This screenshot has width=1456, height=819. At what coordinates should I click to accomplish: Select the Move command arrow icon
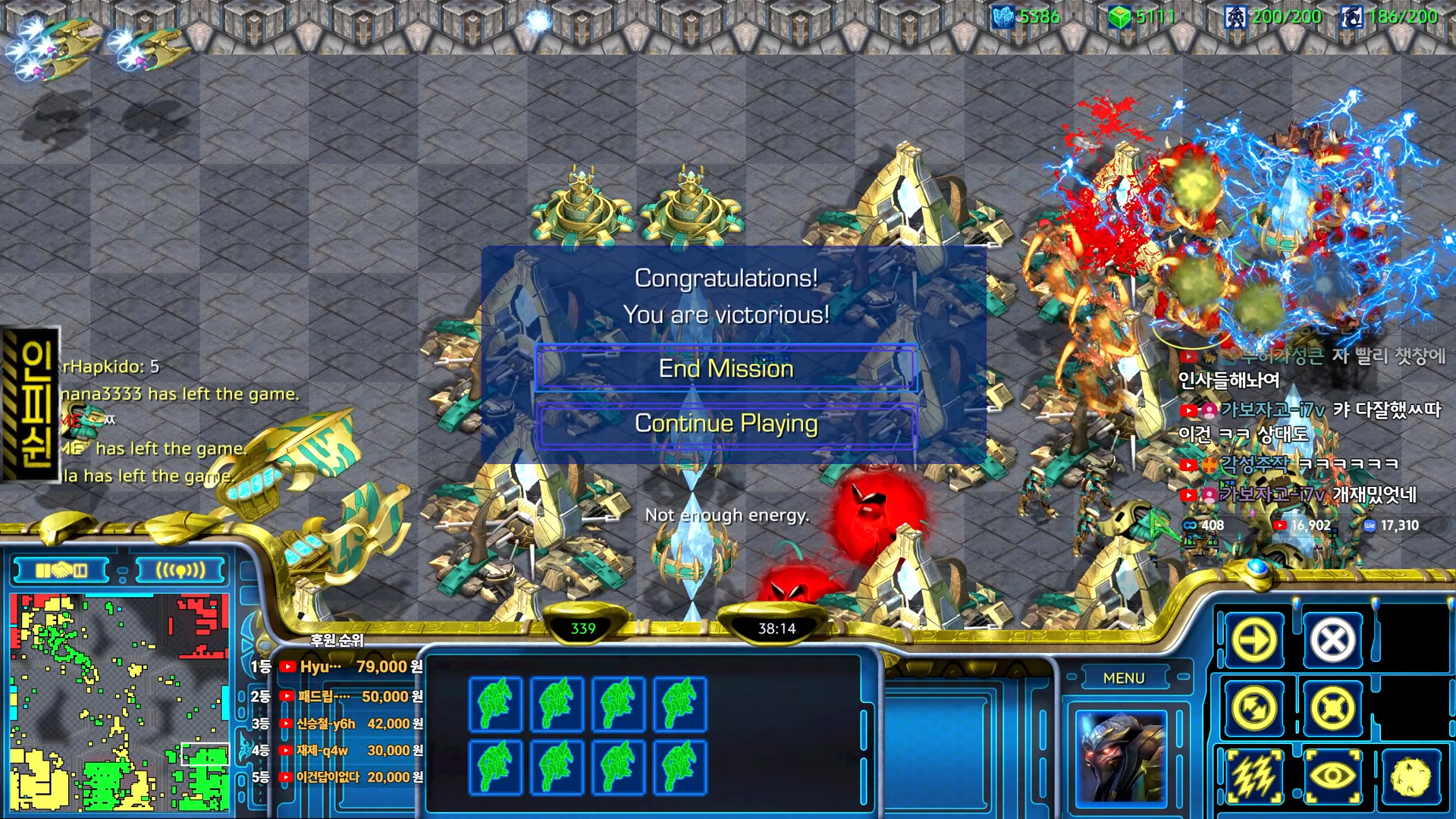click(1255, 641)
